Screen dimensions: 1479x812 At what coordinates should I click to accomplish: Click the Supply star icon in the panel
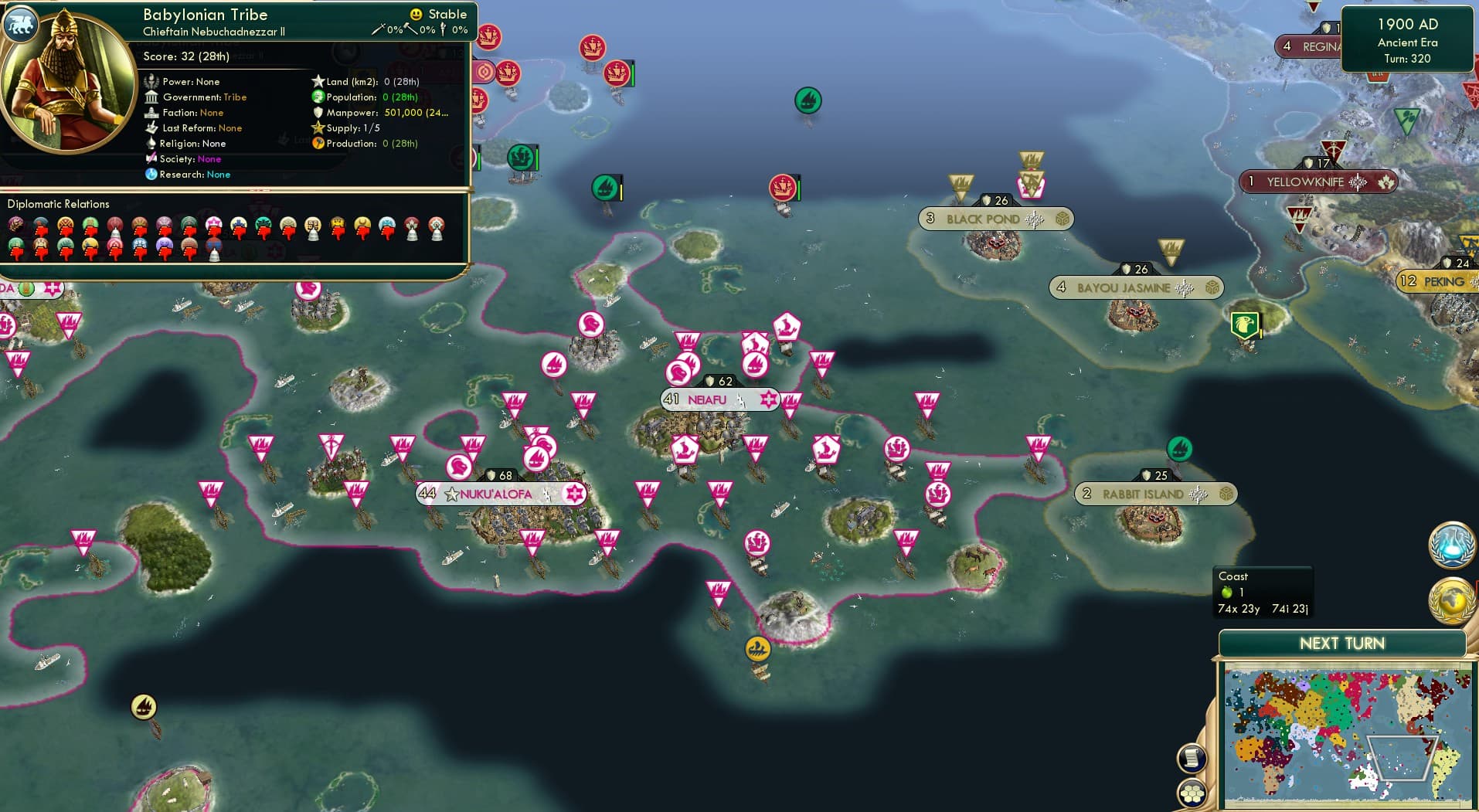point(317,127)
